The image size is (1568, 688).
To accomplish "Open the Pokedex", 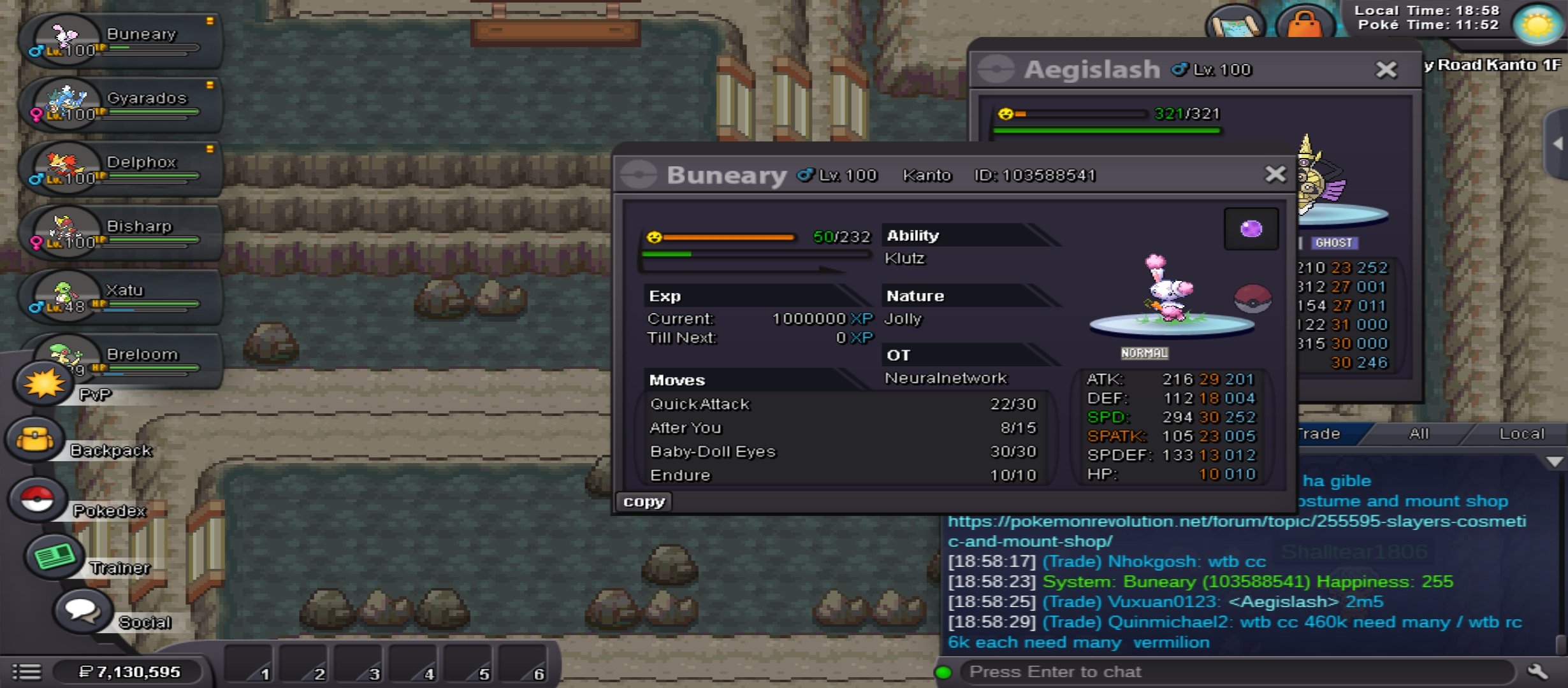I will click(38, 500).
